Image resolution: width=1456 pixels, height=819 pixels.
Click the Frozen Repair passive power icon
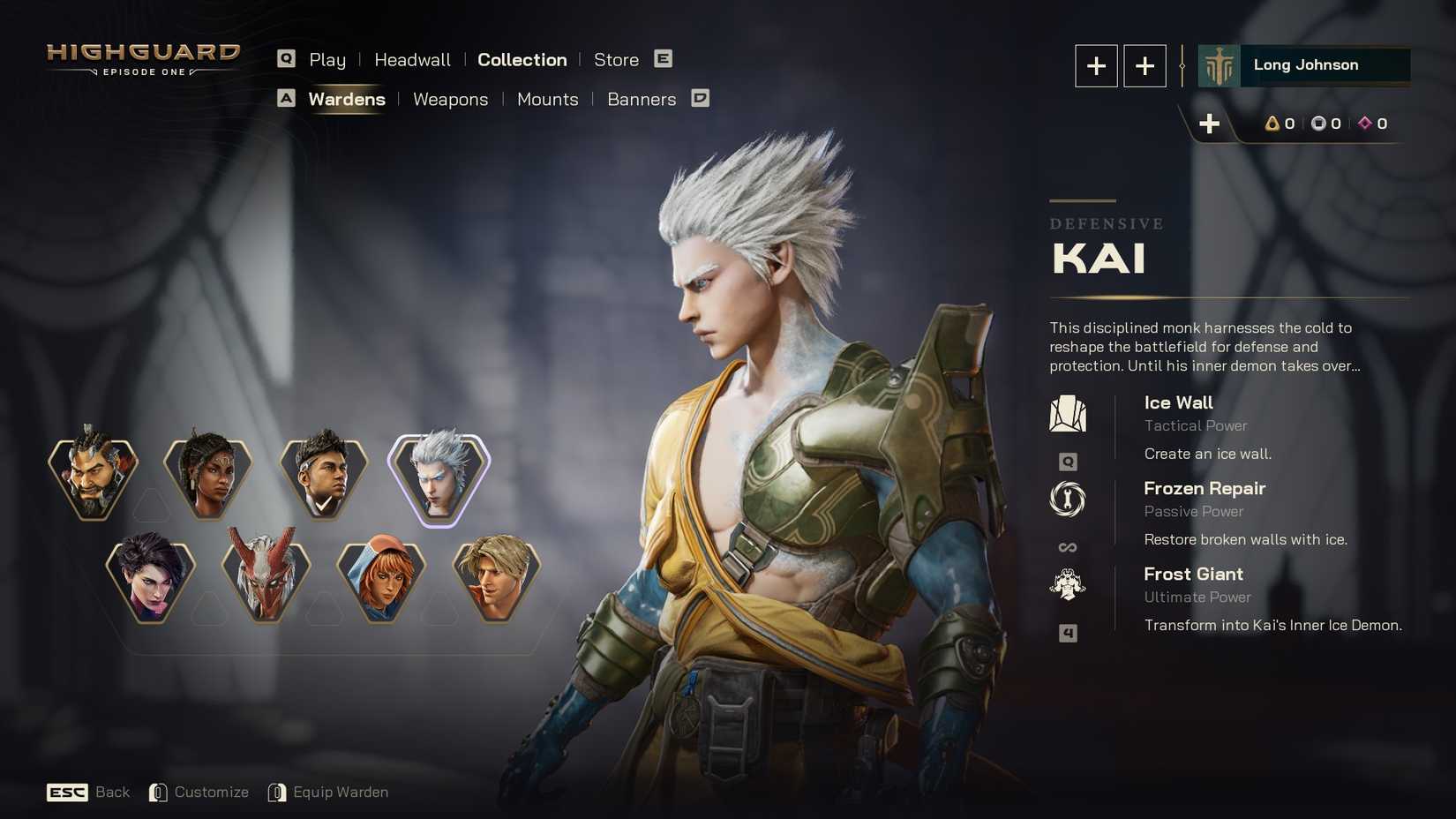point(1068,500)
